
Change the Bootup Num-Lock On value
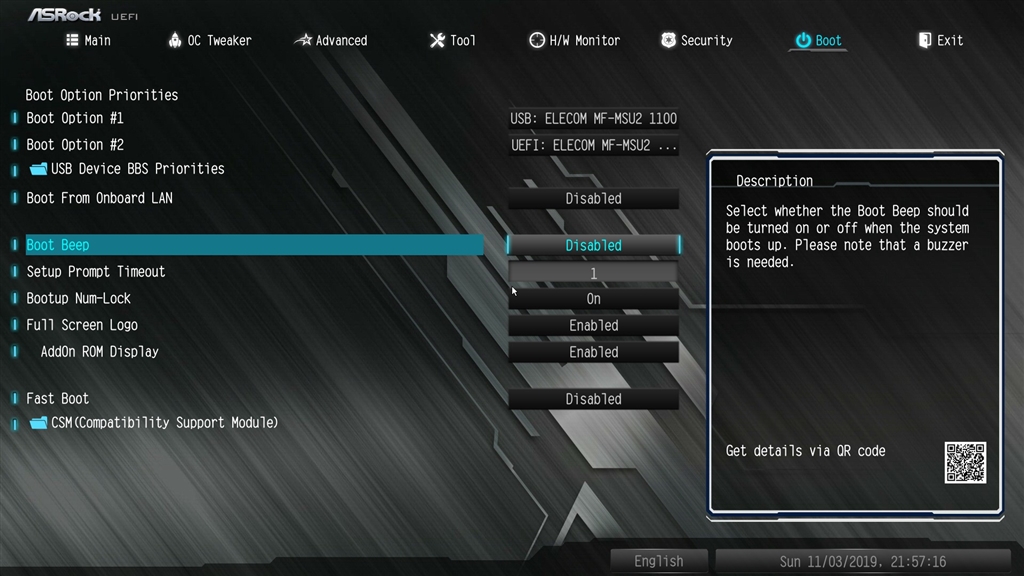click(593, 299)
